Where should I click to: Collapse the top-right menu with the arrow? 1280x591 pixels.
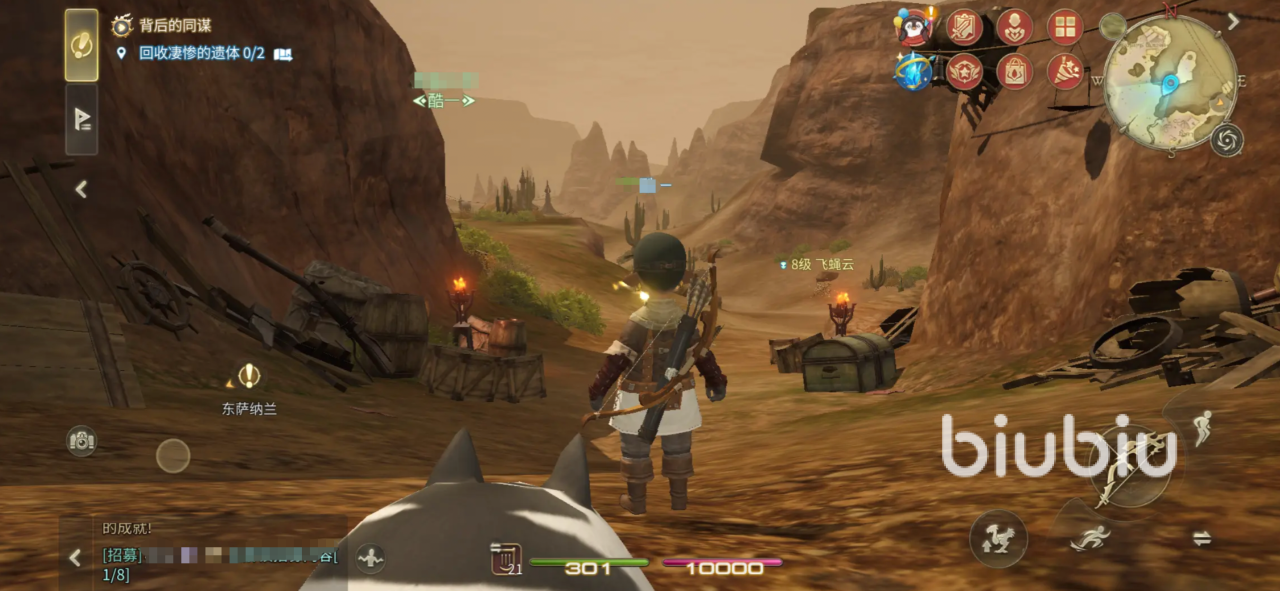(1233, 21)
